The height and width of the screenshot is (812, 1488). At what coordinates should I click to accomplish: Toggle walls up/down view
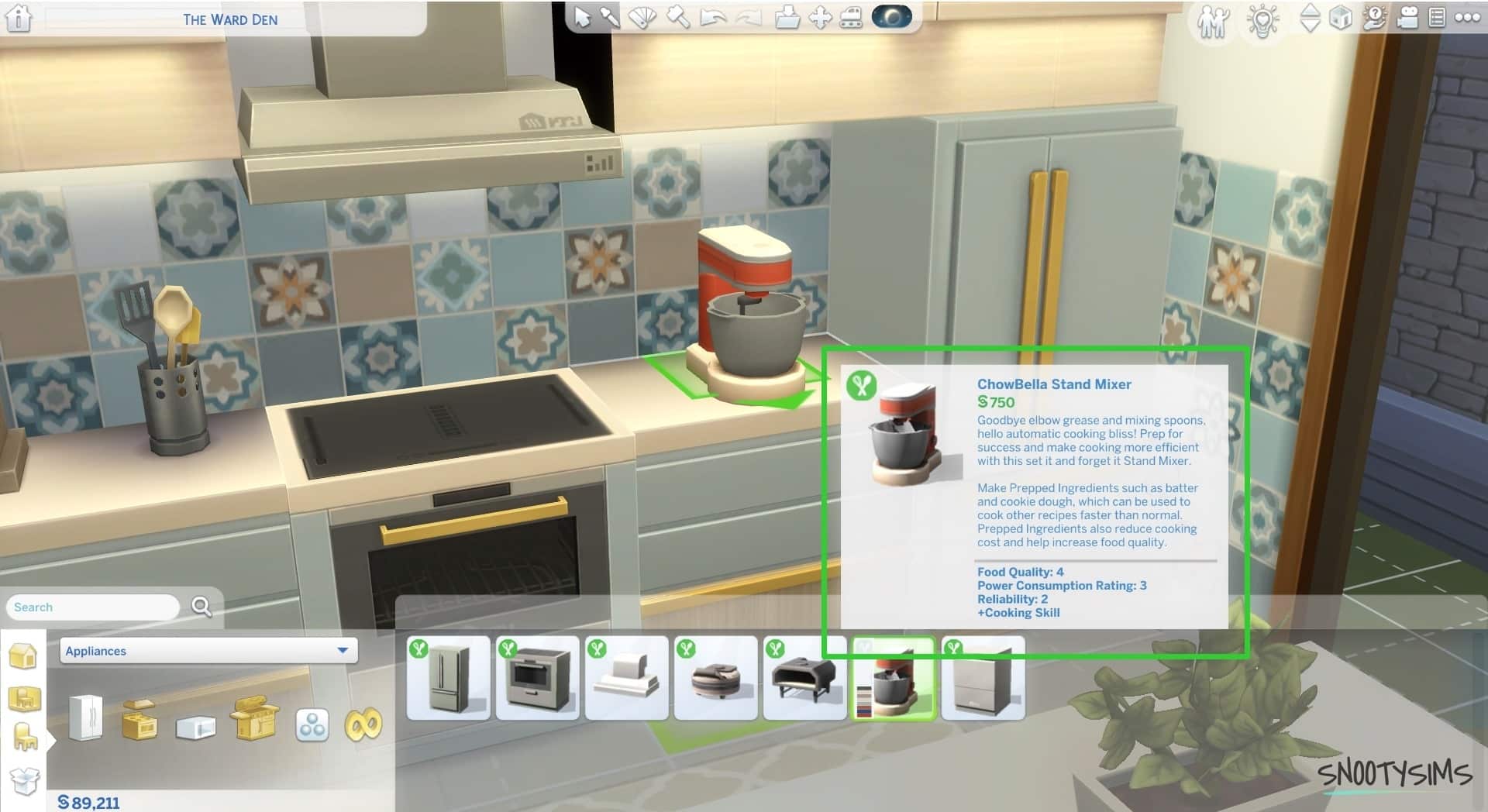(1310, 19)
